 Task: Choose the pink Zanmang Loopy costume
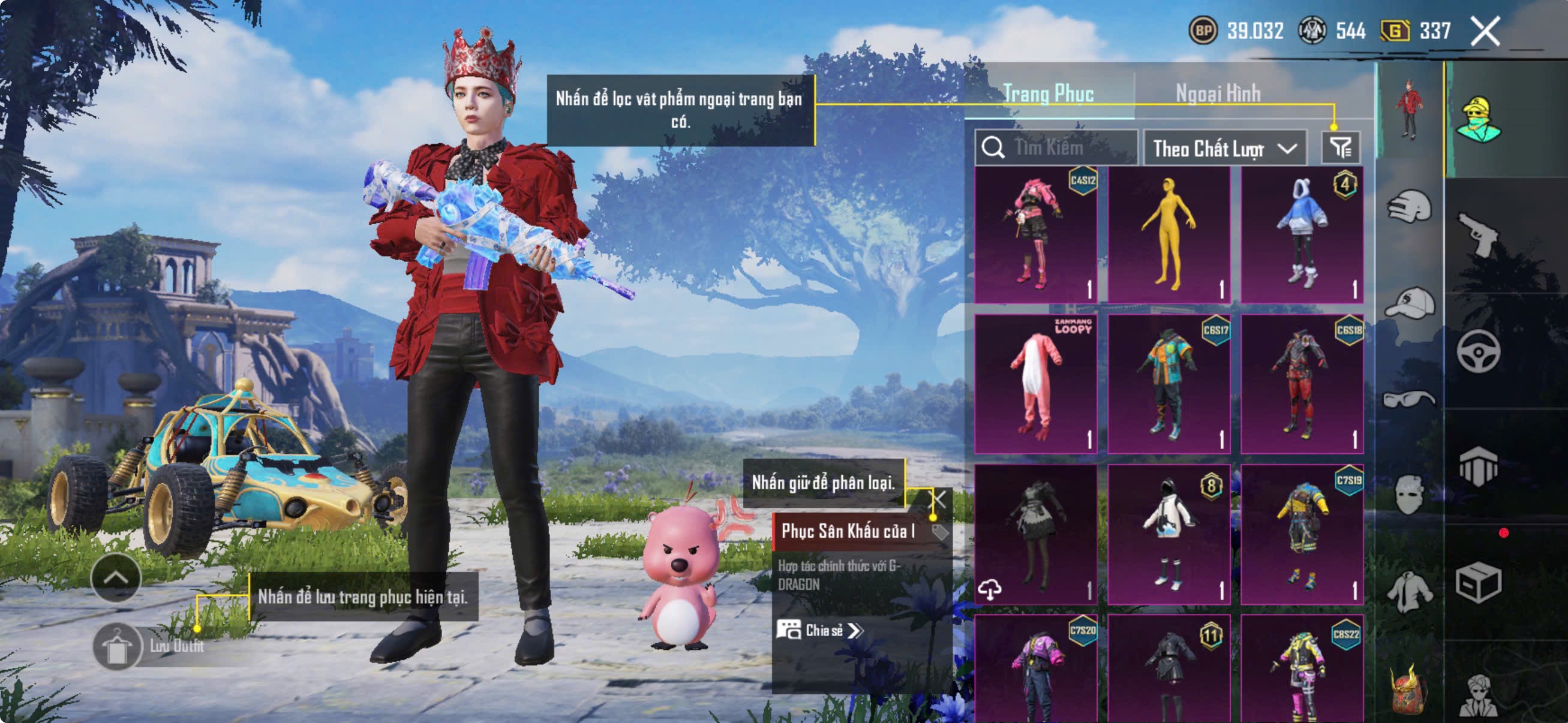1036,384
